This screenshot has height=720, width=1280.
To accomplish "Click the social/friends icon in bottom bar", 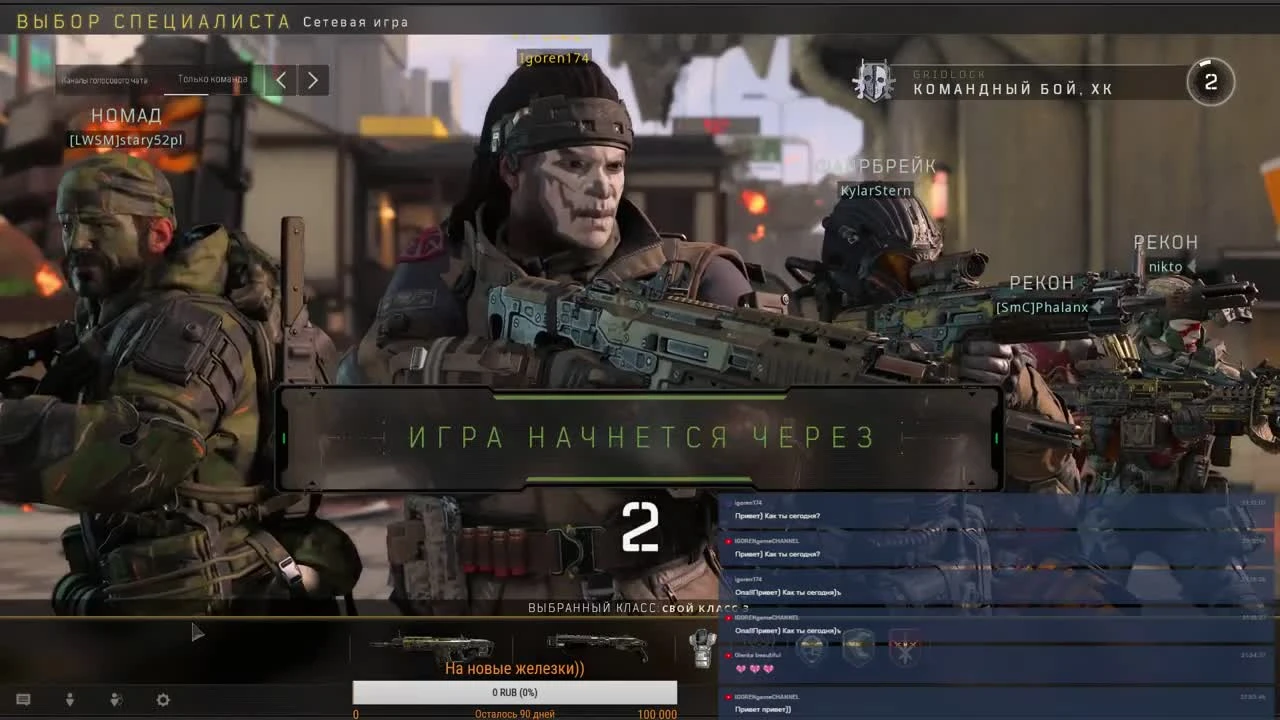I will [x=115, y=700].
